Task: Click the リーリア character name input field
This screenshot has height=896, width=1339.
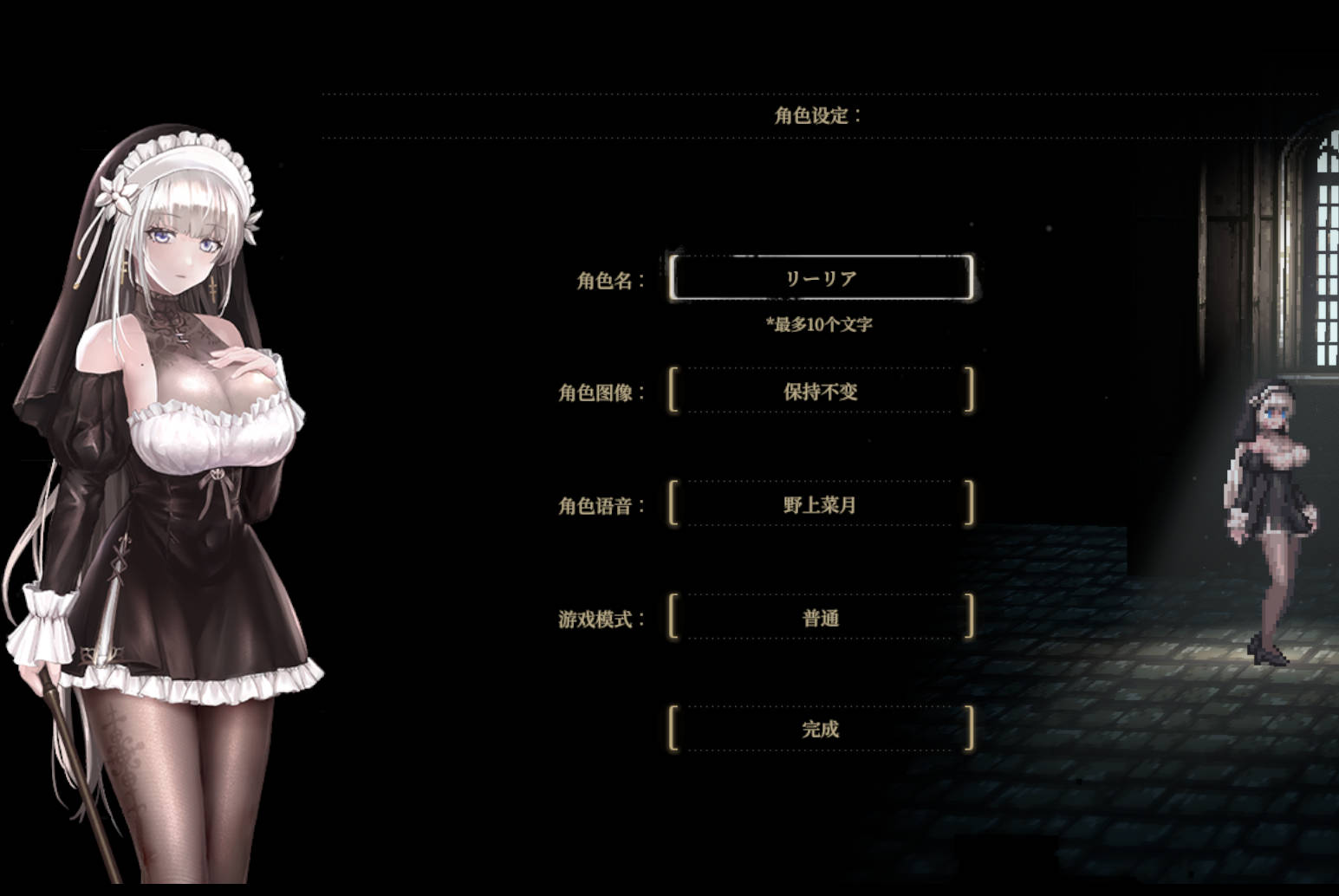Action: pos(819,277)
